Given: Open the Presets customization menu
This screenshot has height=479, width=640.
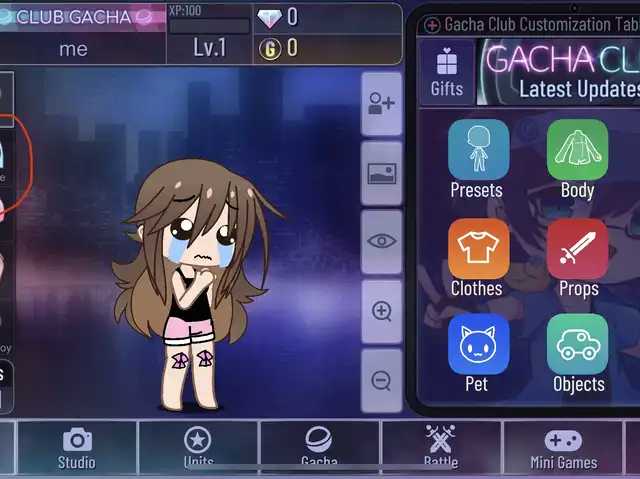Looking at the screenshot, I should tap(477, 158).
